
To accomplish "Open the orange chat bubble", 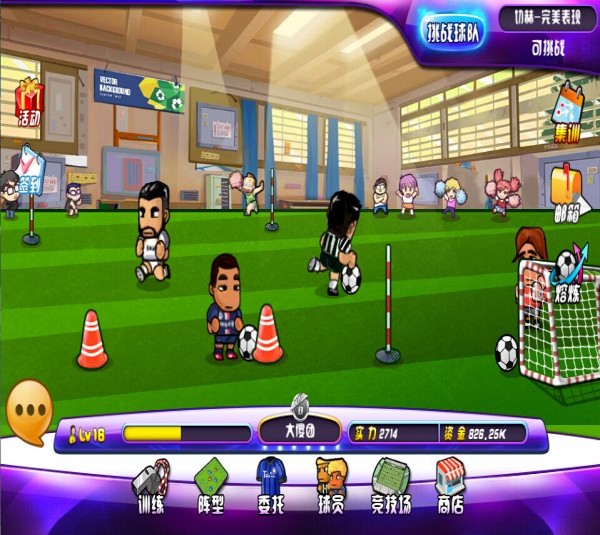I will click(29, 411).
